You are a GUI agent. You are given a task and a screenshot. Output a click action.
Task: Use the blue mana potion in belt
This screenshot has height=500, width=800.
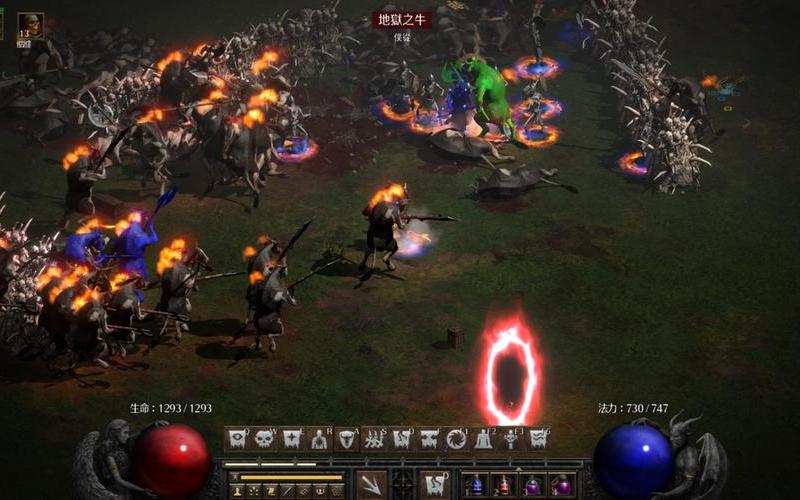477,485
